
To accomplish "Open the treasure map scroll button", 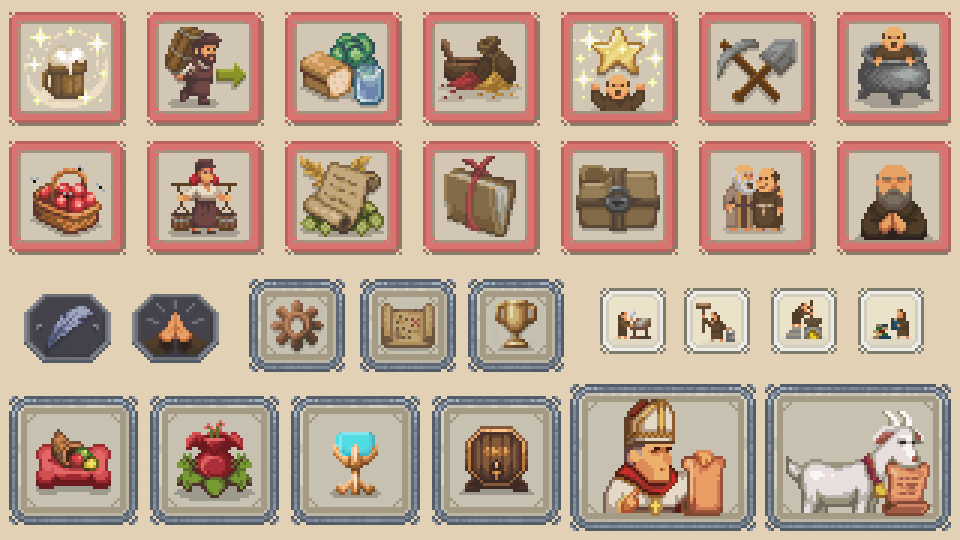I will pos(407,325).
